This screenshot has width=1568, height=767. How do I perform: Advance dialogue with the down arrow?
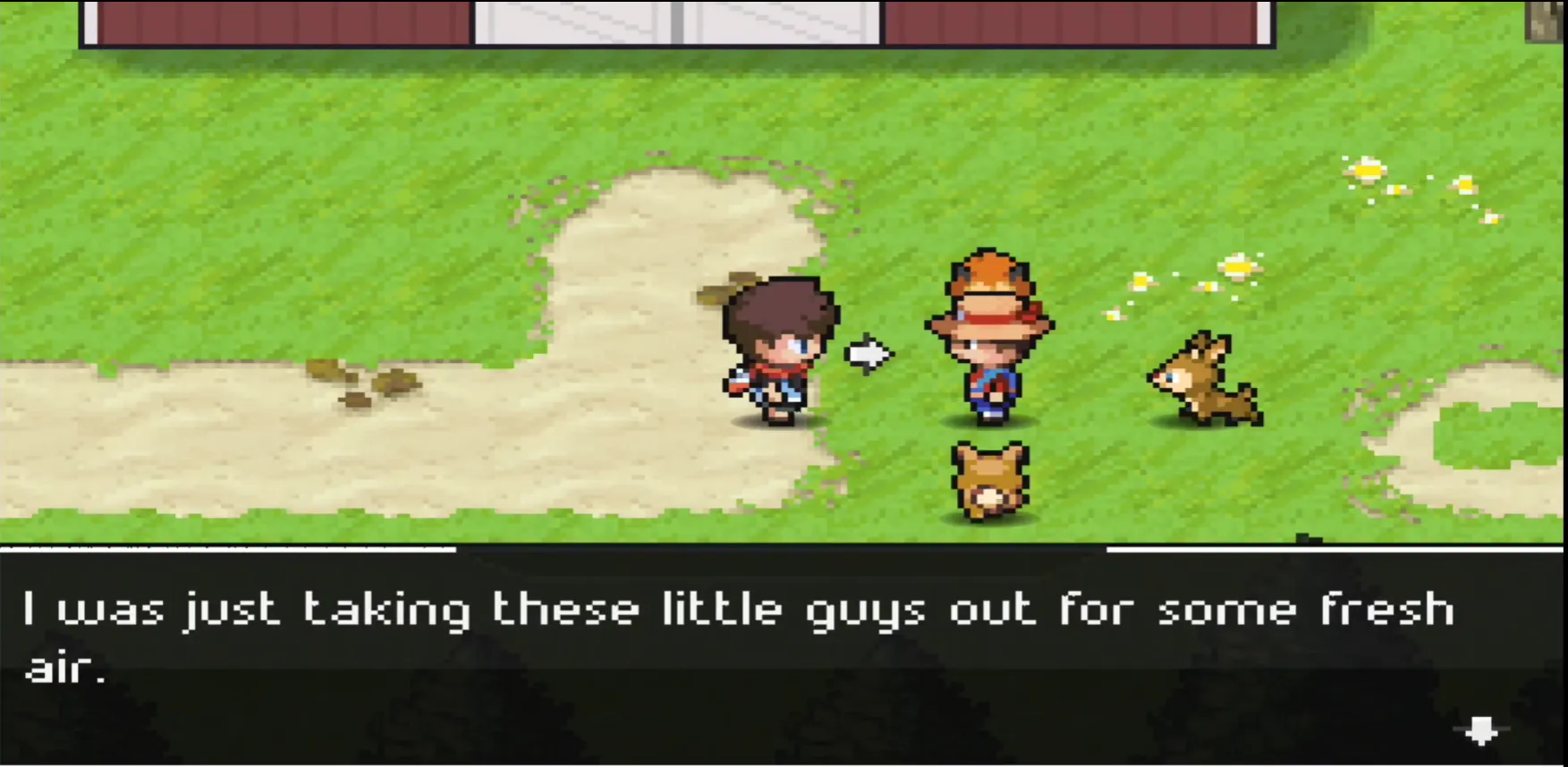pyautogui.click(x=1481, y=730)
